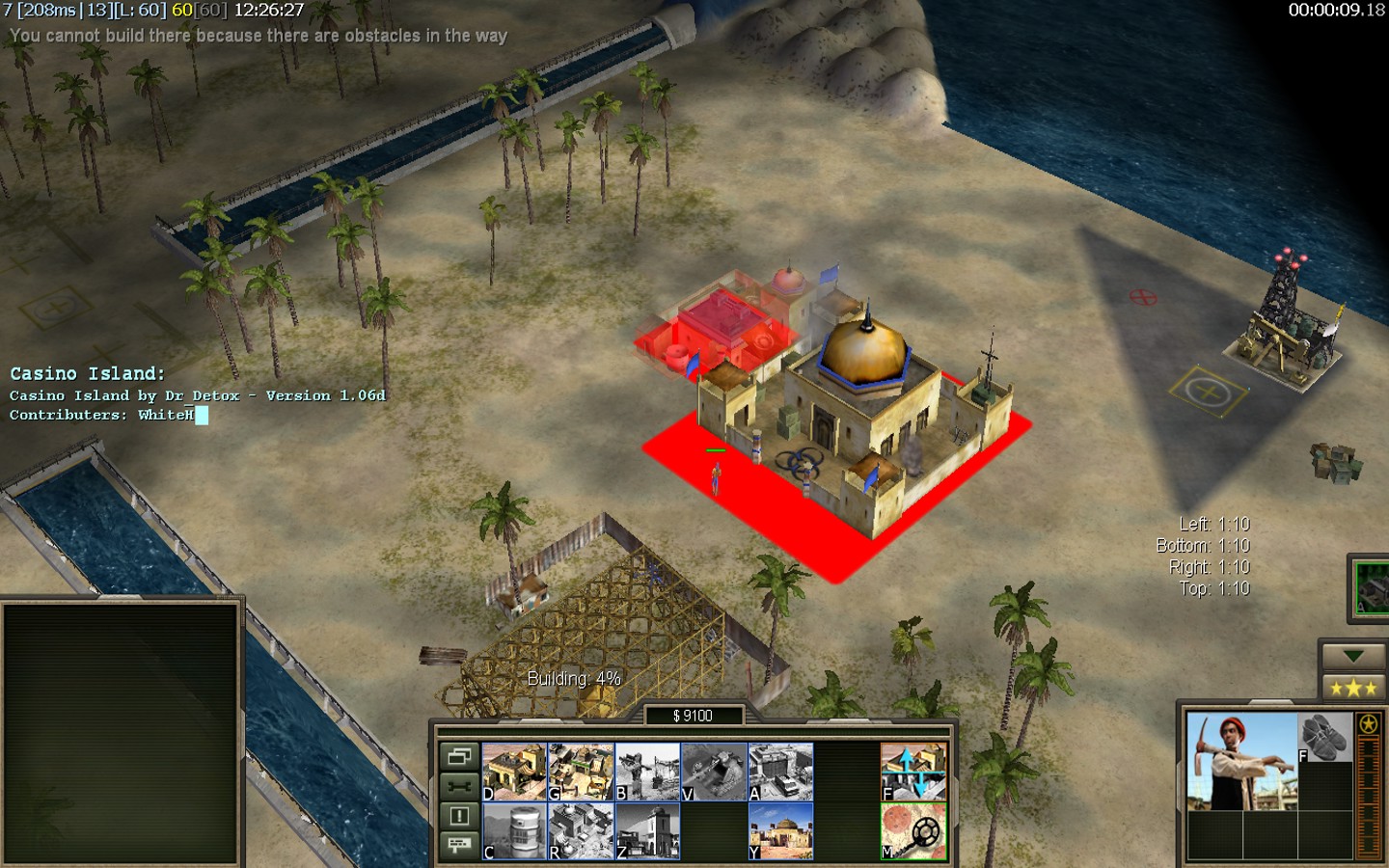Select the Worker Shoes upgrade icon

coord(1323,738)
